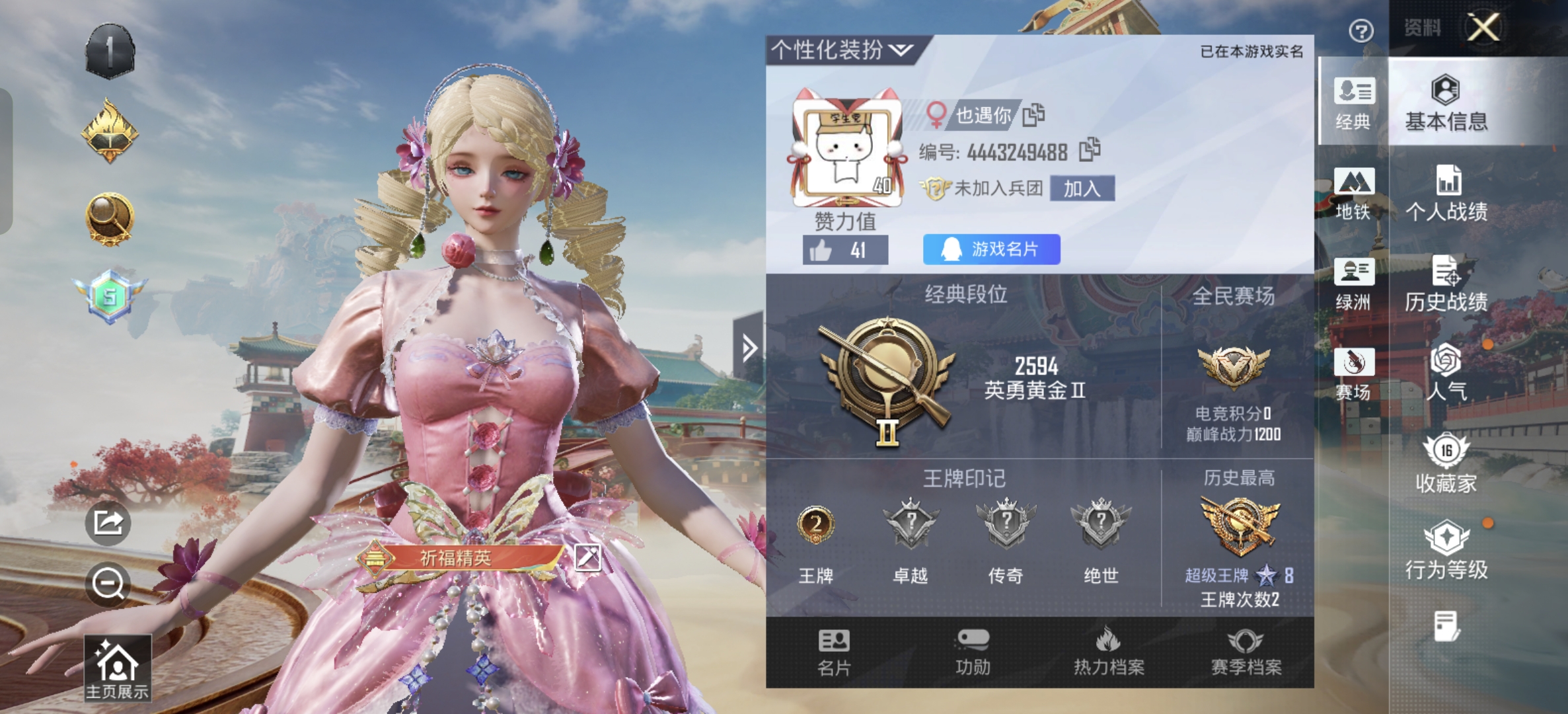Viewport: 1568px width, 714px height.
Task: Open the 历史战绩 history record tab
Action: tap(1447, 287)
